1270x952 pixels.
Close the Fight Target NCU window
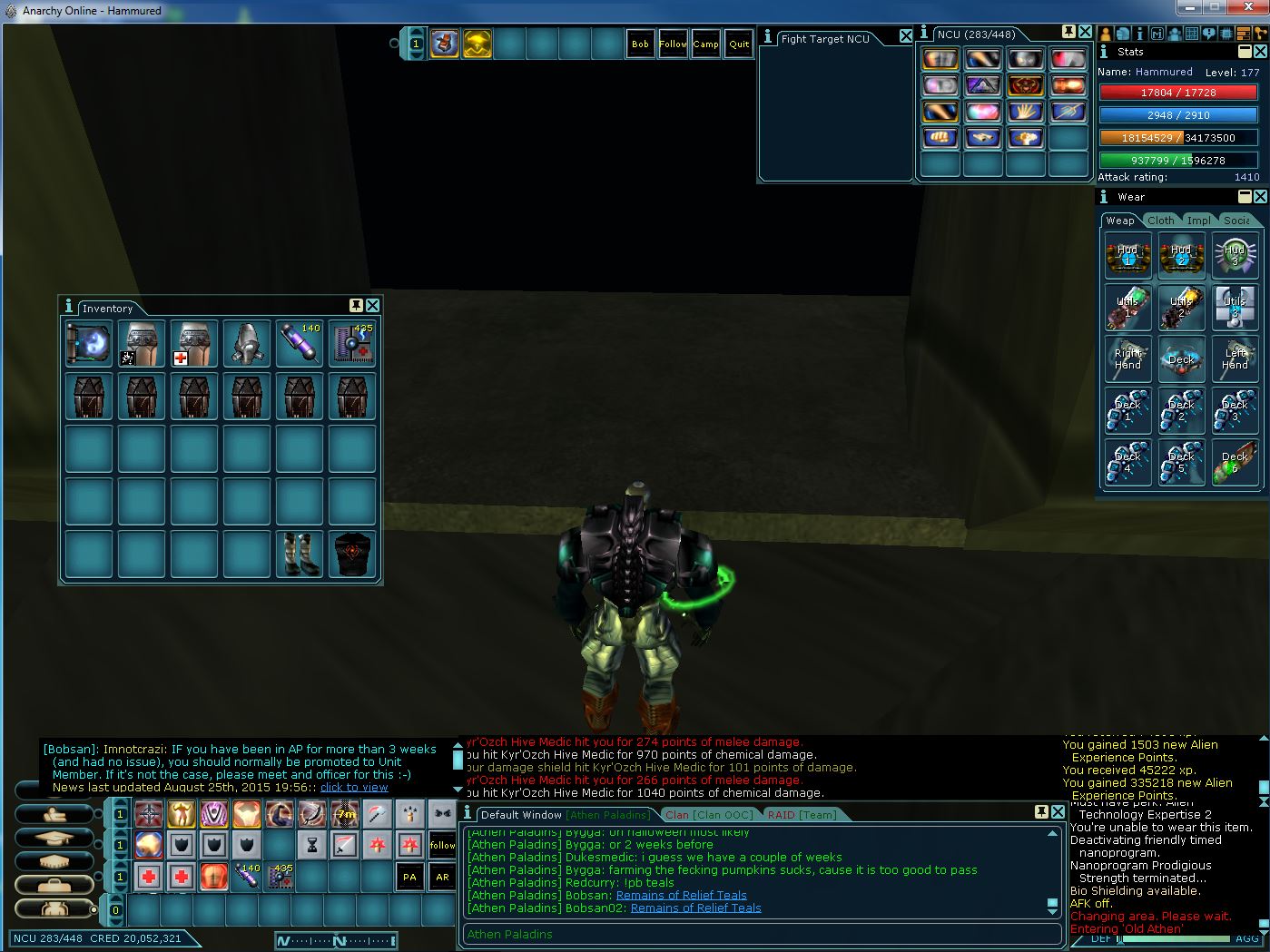click(906, 36)
